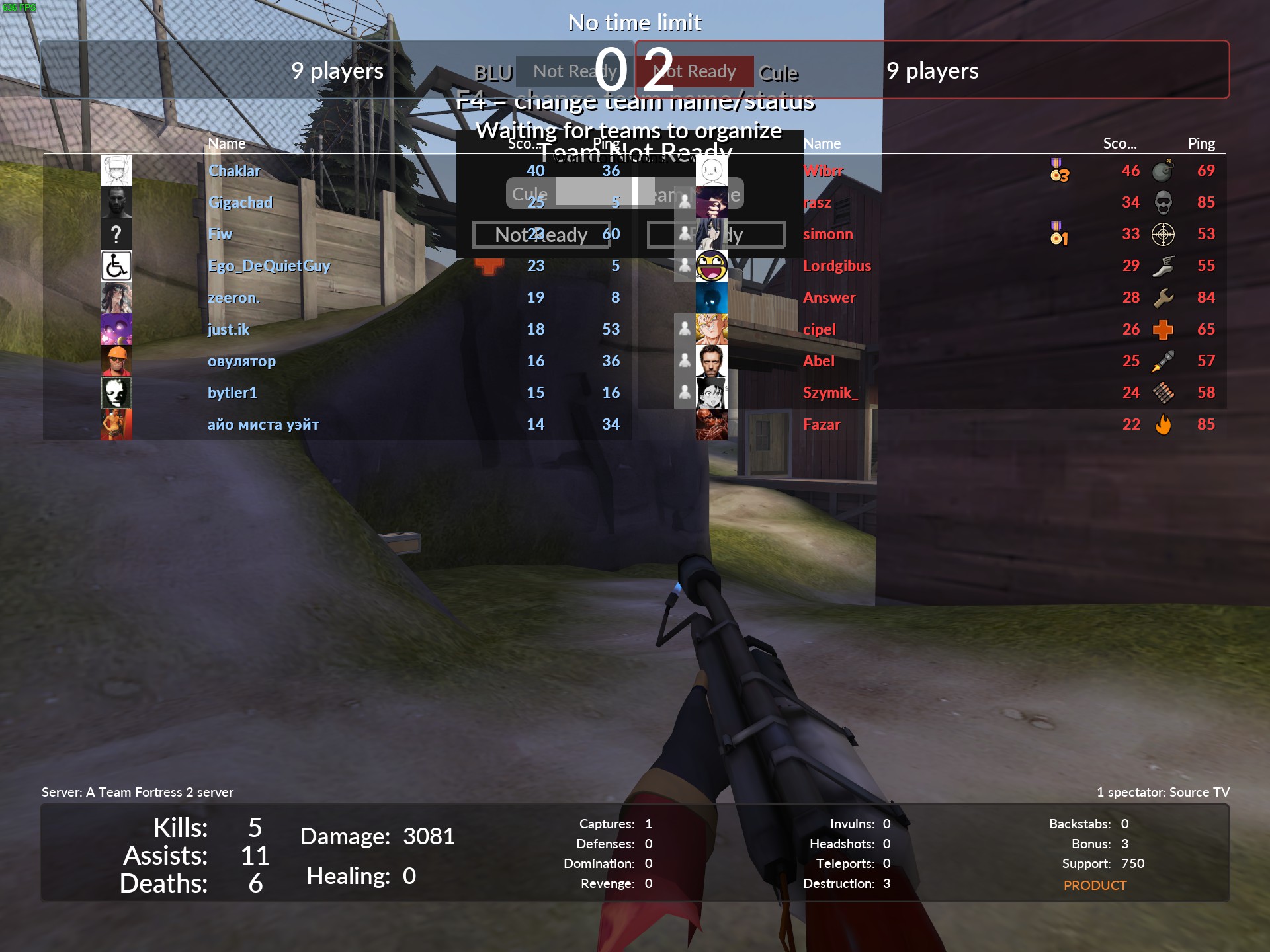Click Fiw's question mark avatar
The image size is (1270, 952).
point(116,234)
